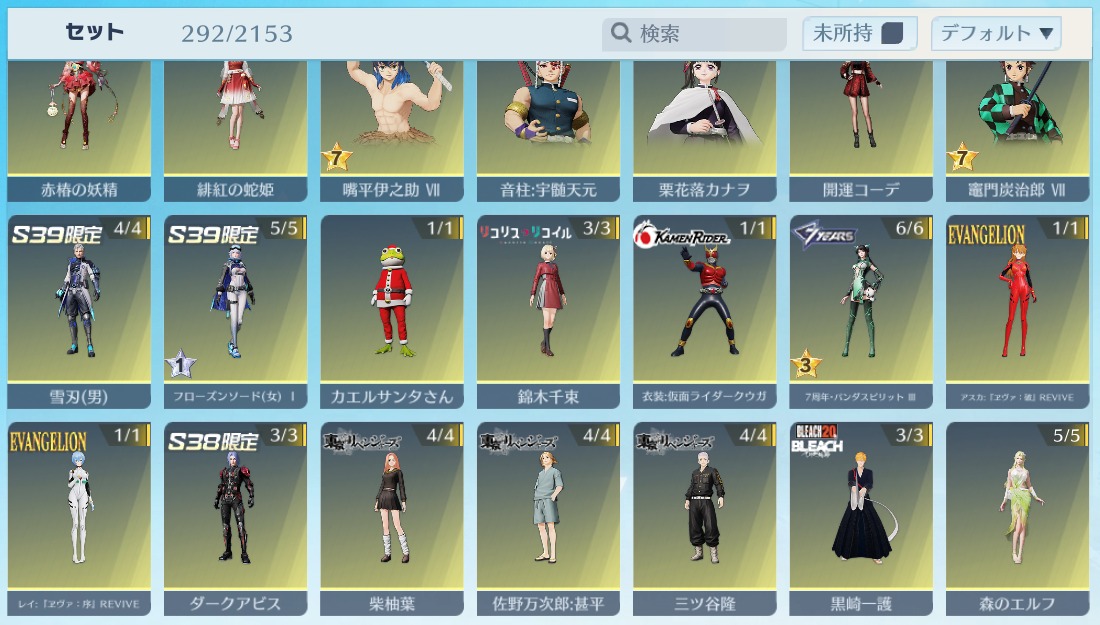Select the レイ Evangelion REVIVE costume
Screen dimensions: 1100x625
tap(79, 517)
